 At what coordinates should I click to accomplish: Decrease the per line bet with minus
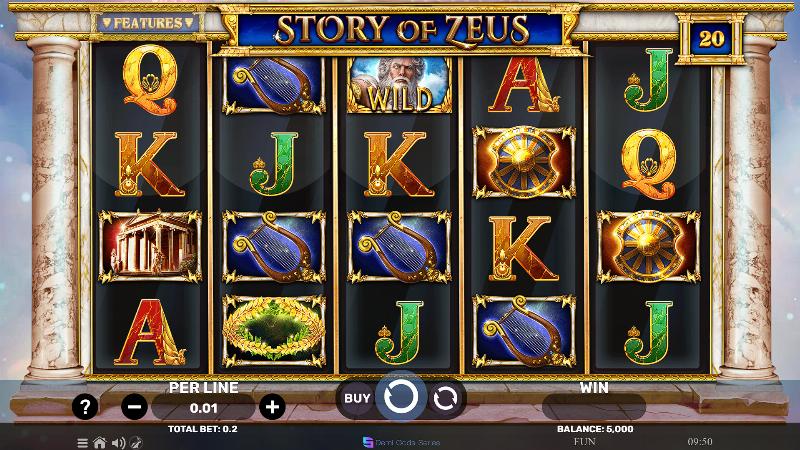click(134, 407)
